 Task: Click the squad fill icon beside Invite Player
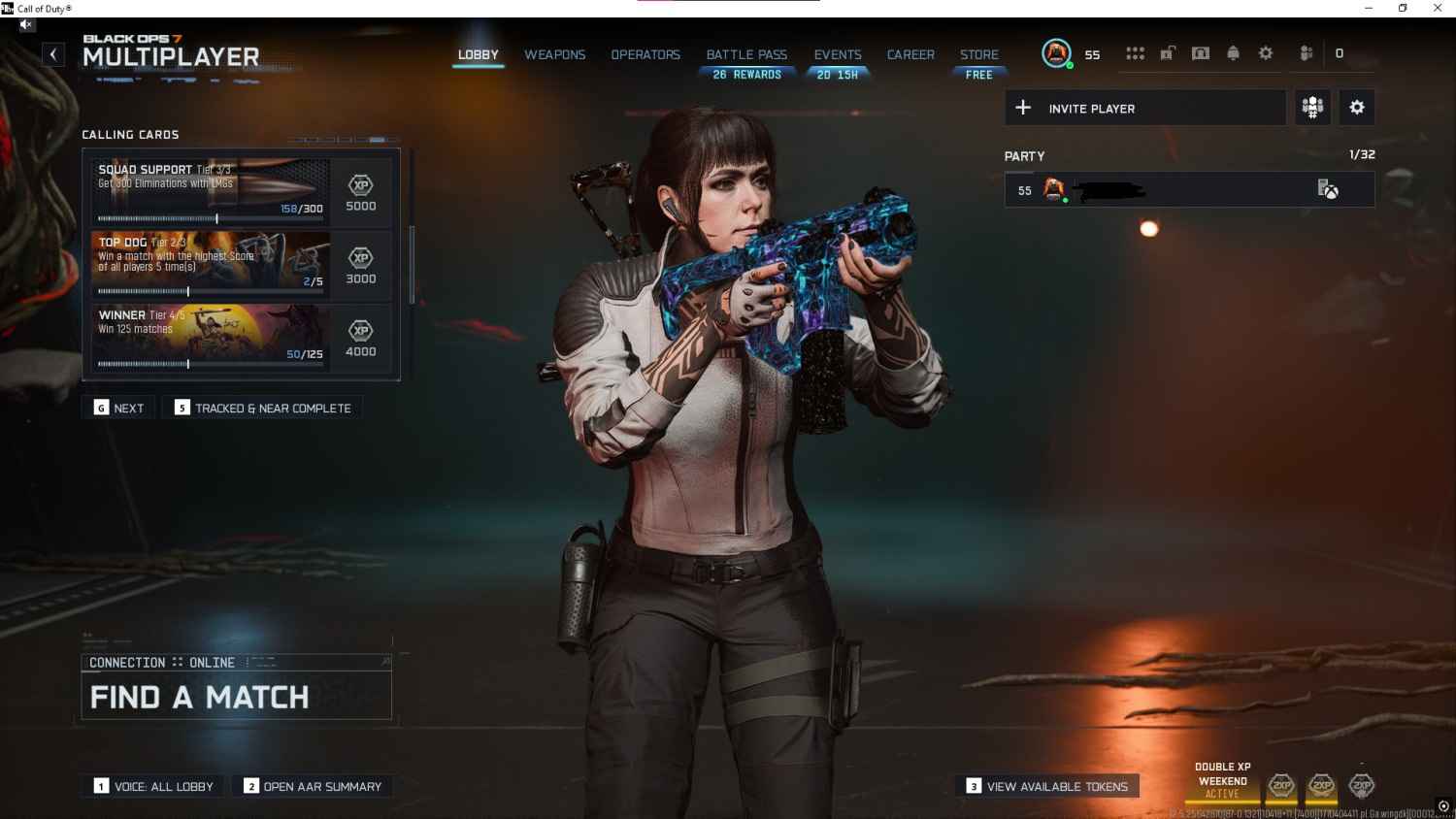pyautogui.click(x=1312, y=108)
